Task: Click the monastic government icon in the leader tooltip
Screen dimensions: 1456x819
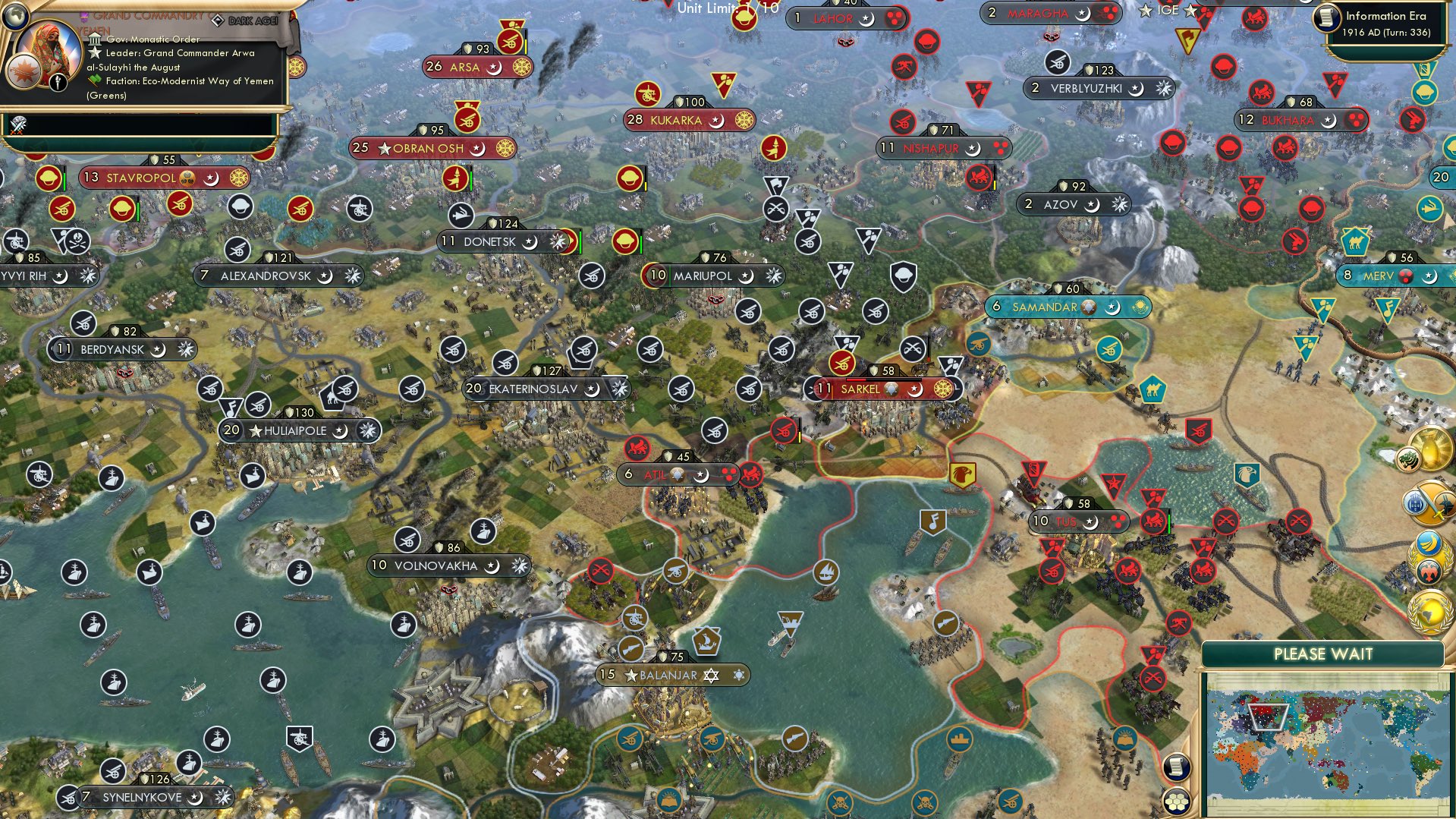Action: click(96, 40)
